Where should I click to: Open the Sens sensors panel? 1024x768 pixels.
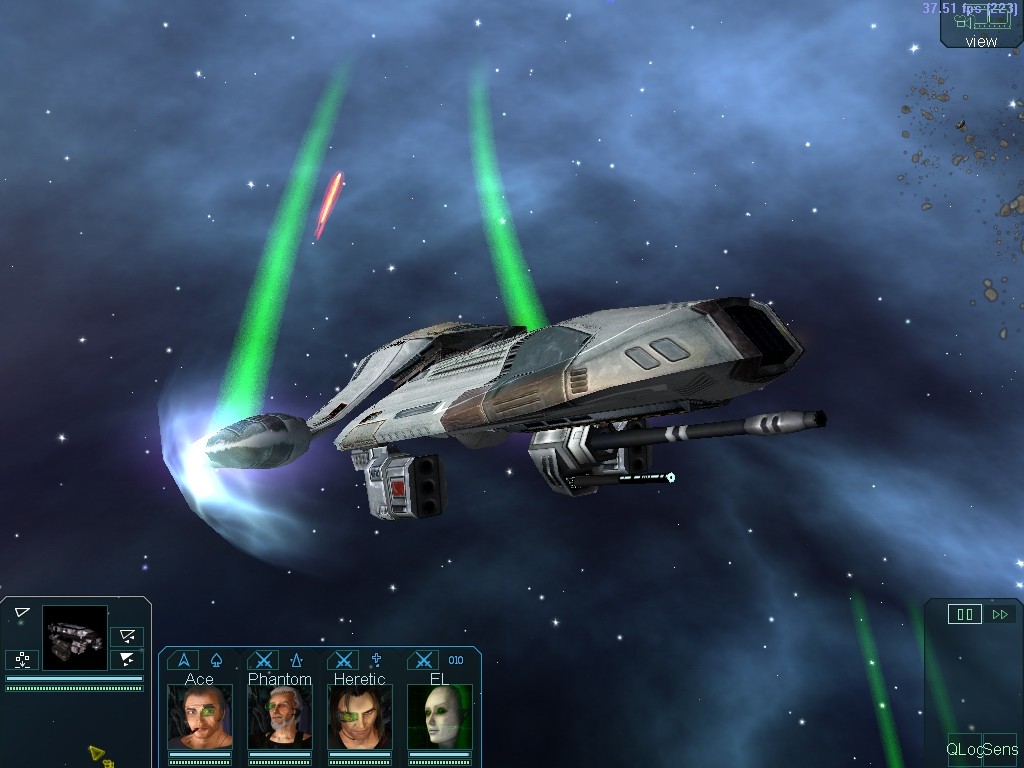(x=1000, y=749)
